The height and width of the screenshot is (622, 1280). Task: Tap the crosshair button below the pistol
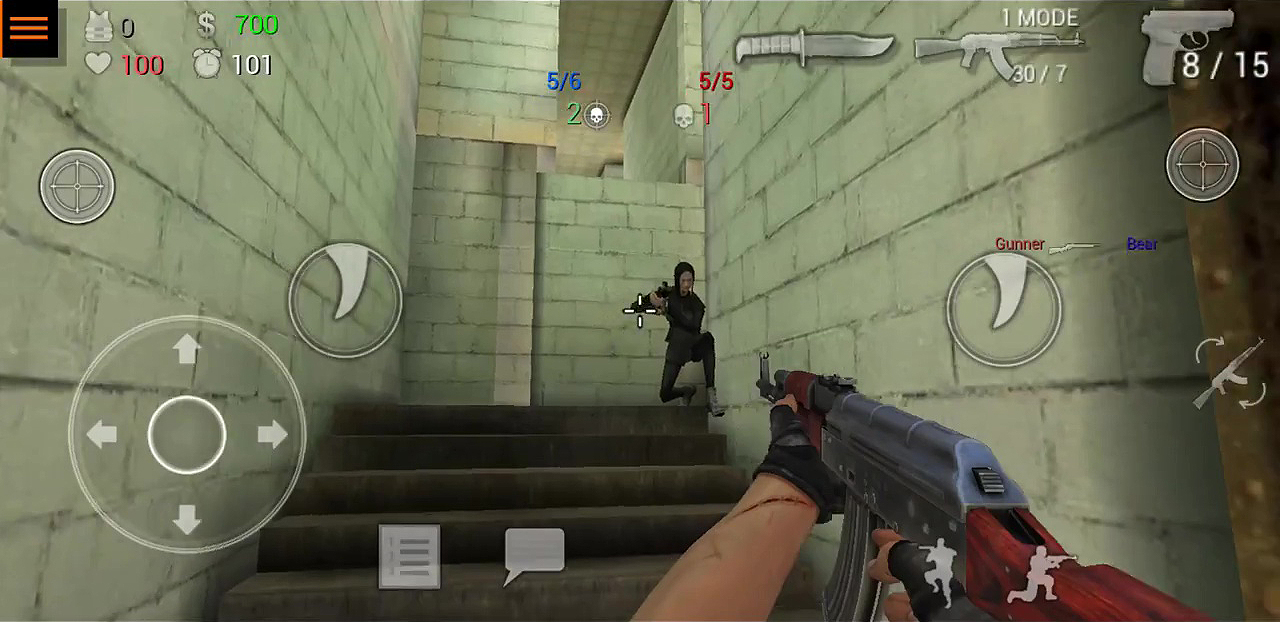(x=1202, y=164)
